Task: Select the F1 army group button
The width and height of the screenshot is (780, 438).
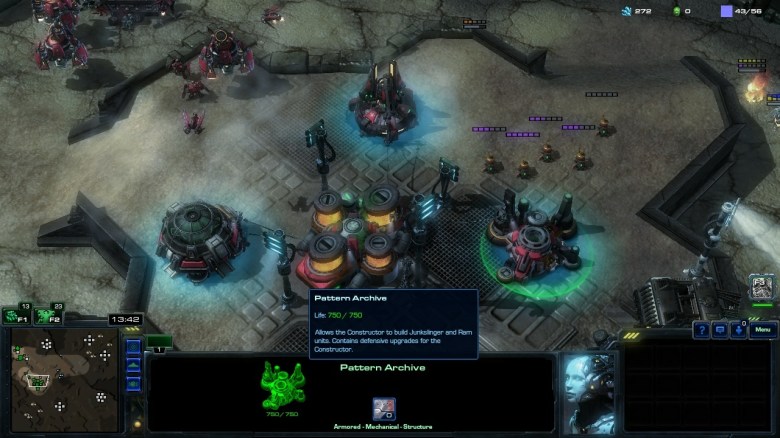Action: click(15, 316)
